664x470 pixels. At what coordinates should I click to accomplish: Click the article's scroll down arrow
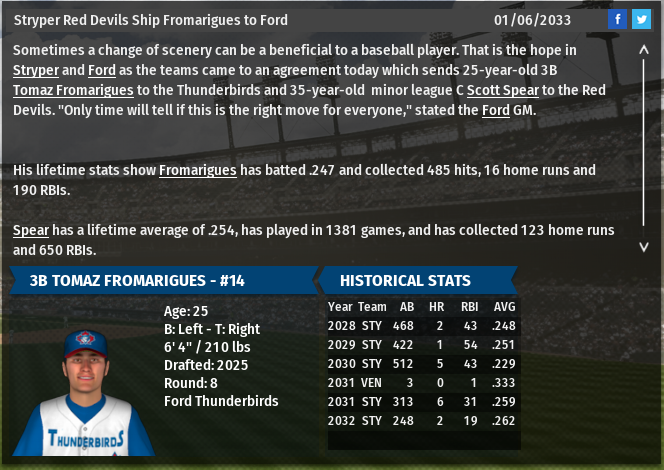(645, 245)
